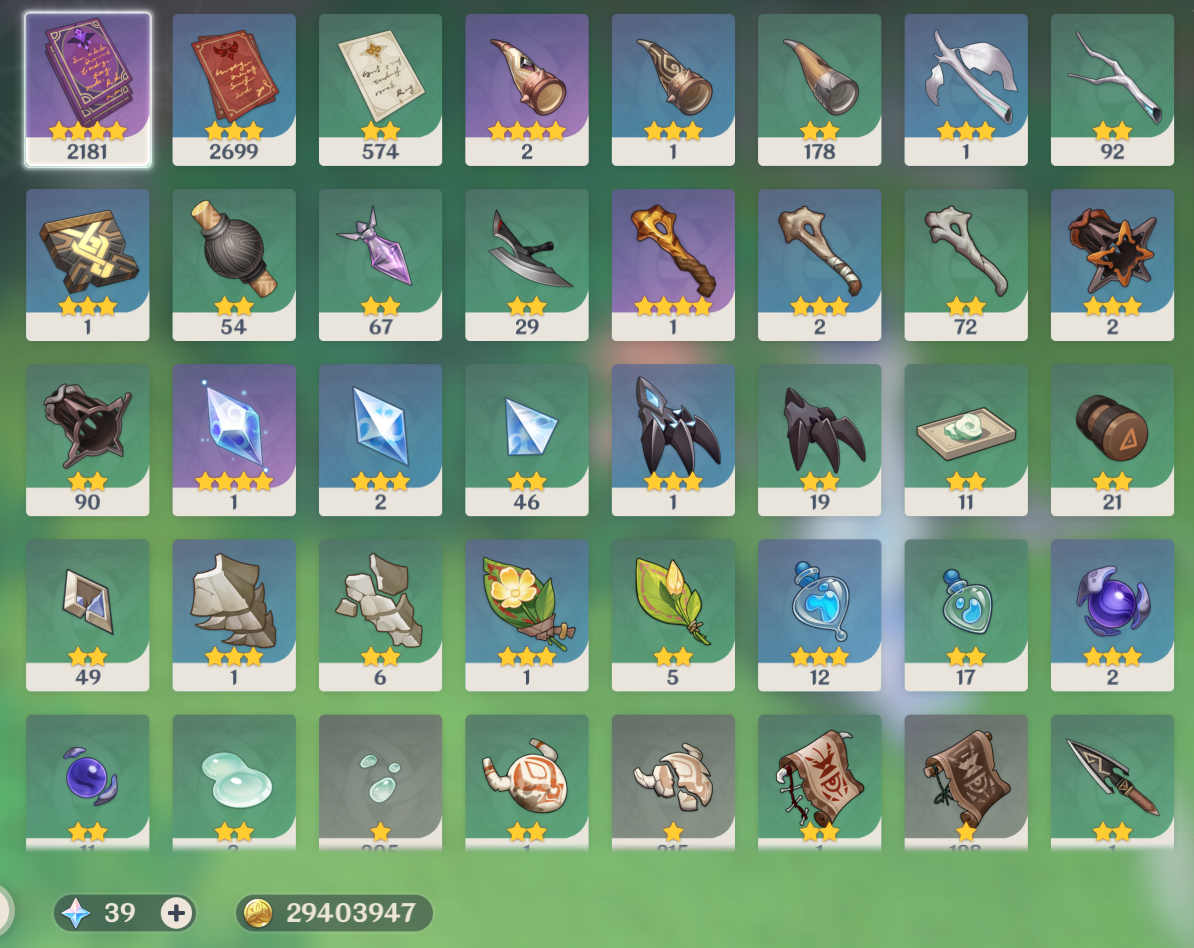
Task: Pick the four-star horn item
Action: point(526,88)
